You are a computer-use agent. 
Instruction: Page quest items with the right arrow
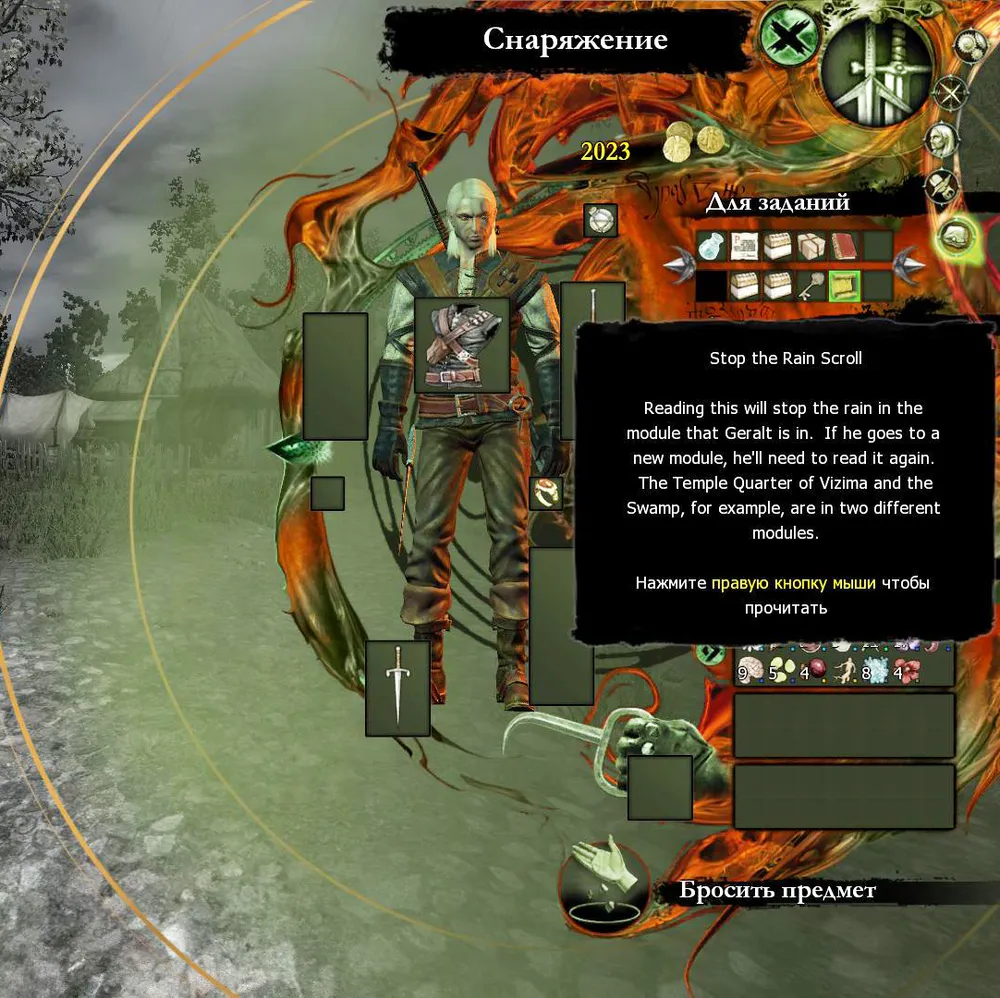tap(909, 266)
